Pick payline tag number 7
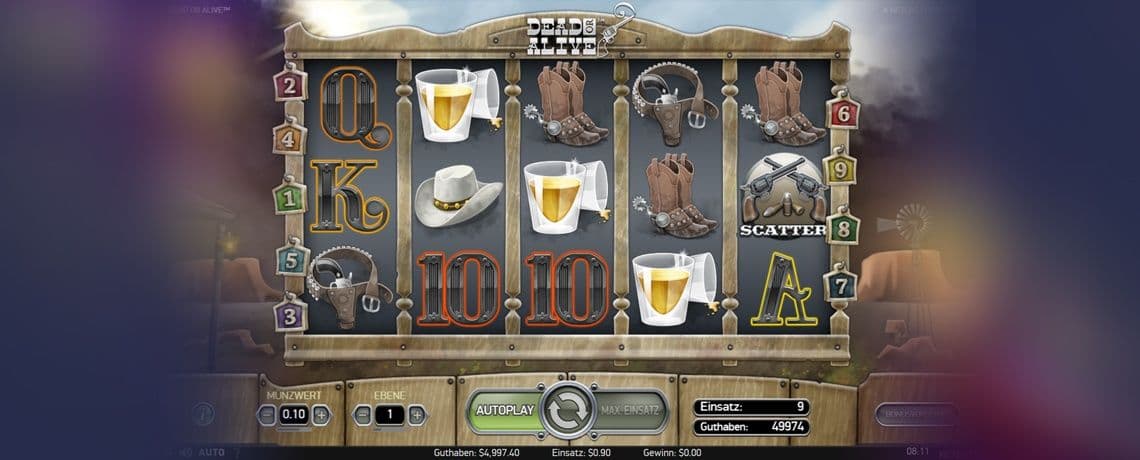1140x460 pixels. [x=840, y=284]
